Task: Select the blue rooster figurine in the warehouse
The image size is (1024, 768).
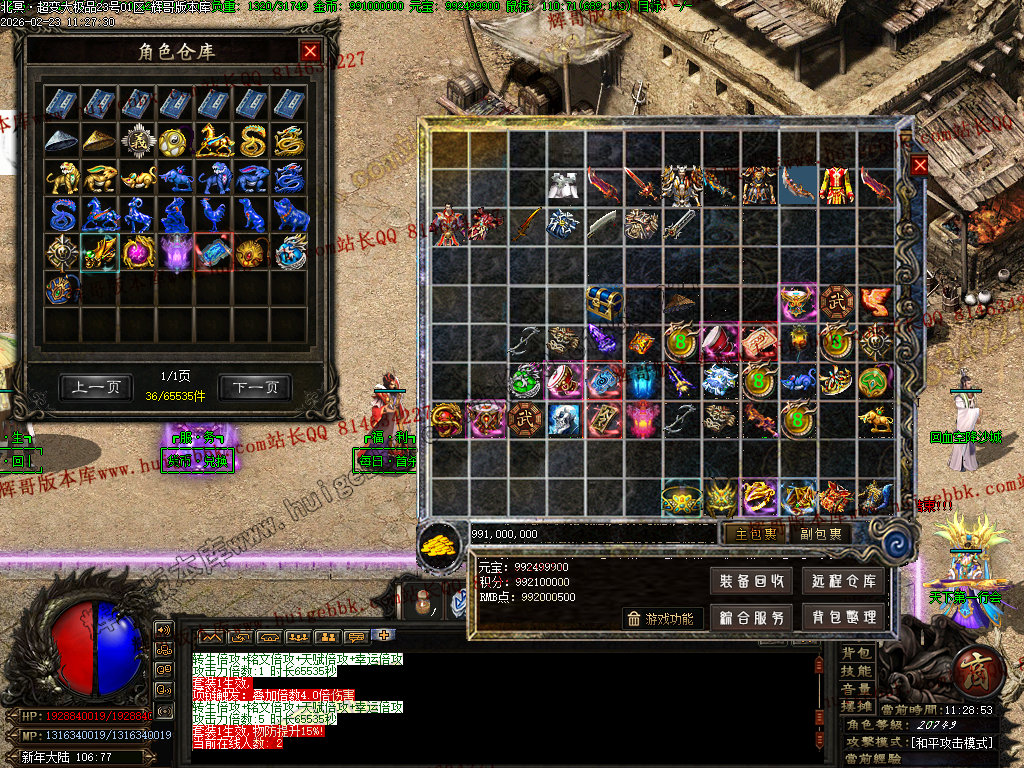Action: [x=214, y=214]
